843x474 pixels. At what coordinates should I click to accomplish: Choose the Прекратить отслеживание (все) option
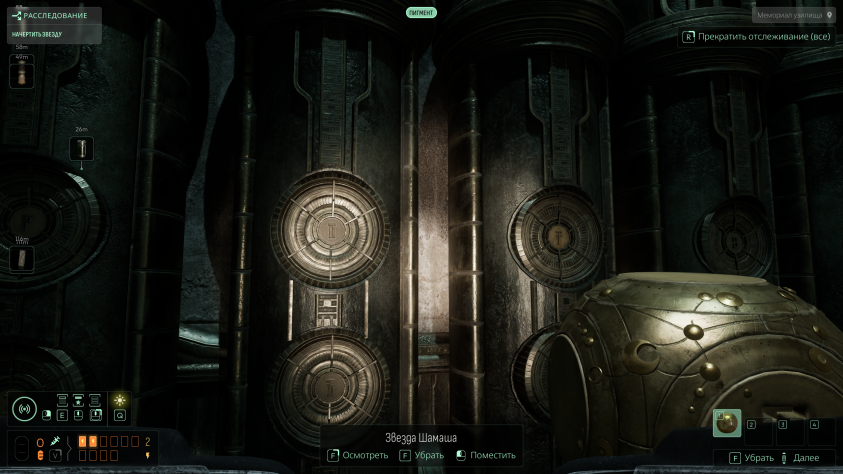click(756, 37)
